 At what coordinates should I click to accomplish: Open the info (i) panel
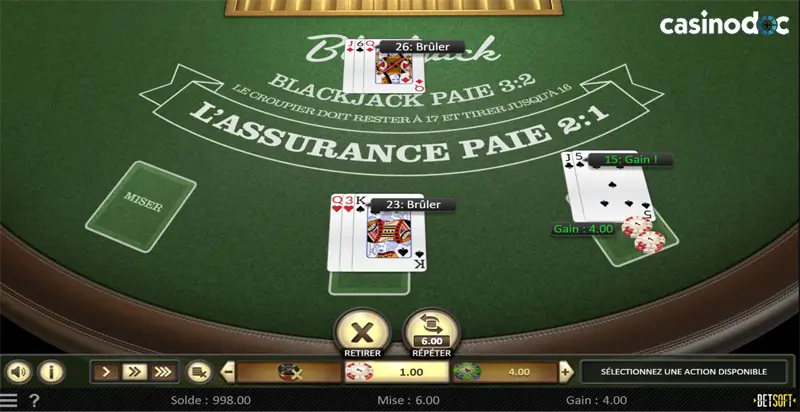click(x=50, y=372)
